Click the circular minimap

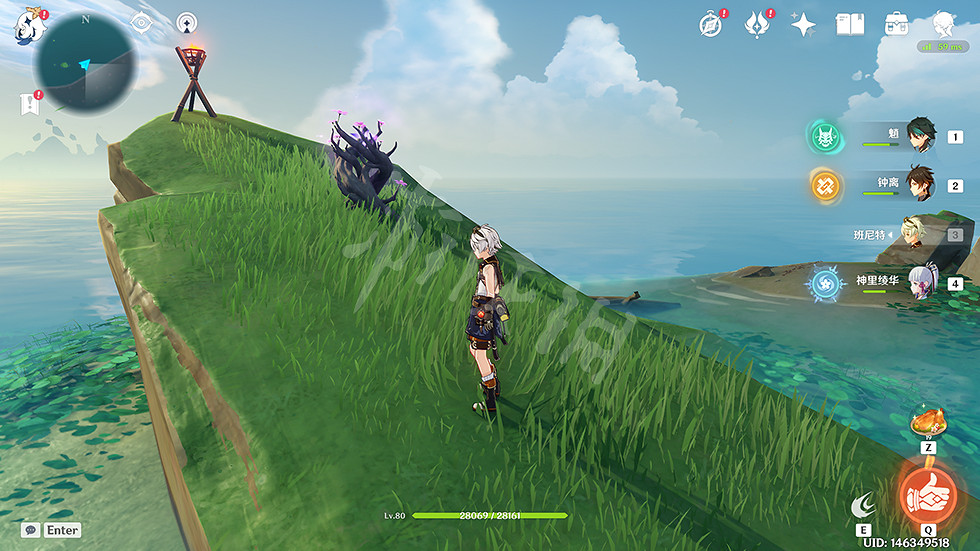pos(83,63)
